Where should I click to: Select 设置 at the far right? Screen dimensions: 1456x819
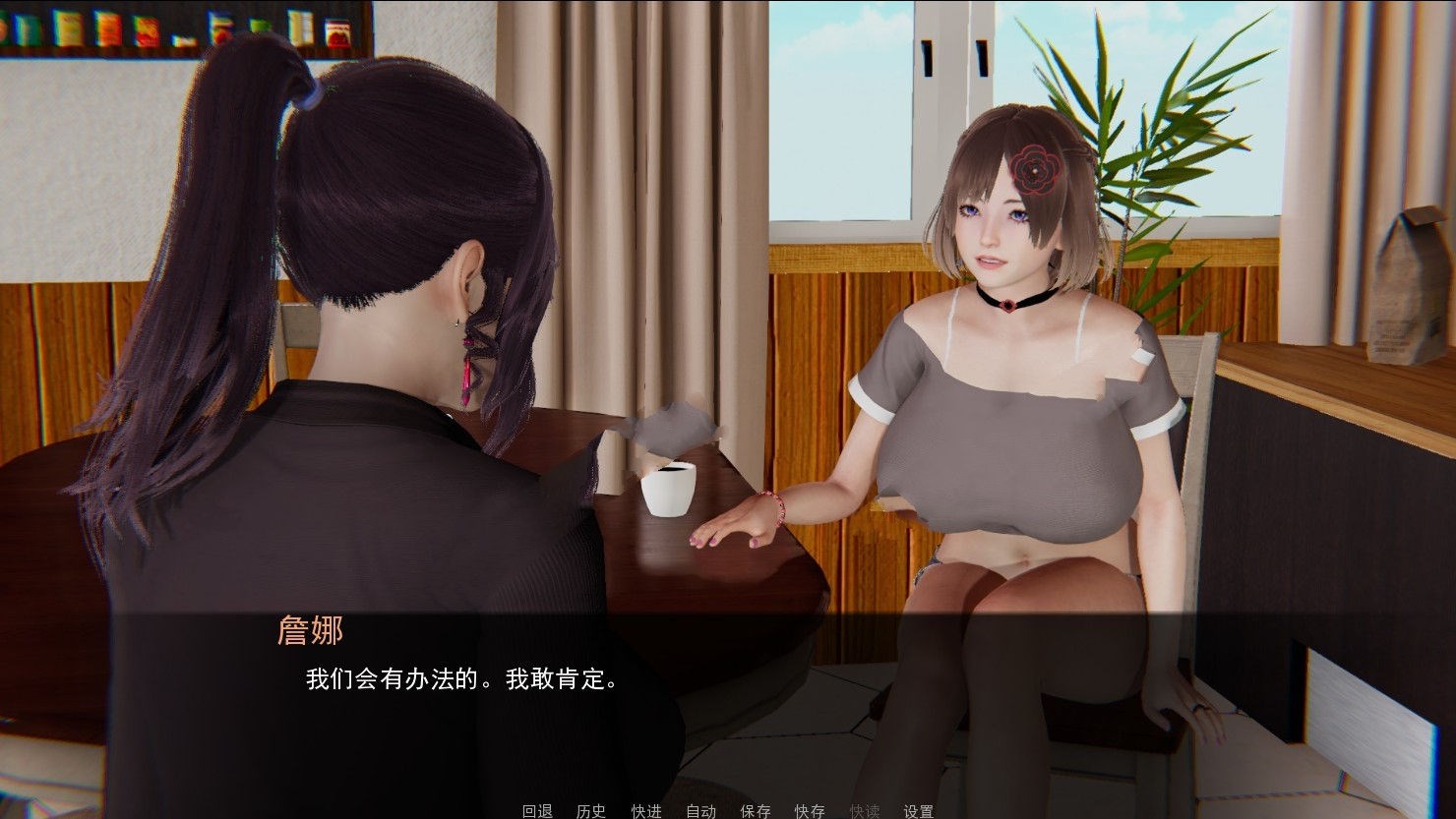click(921, 812)
